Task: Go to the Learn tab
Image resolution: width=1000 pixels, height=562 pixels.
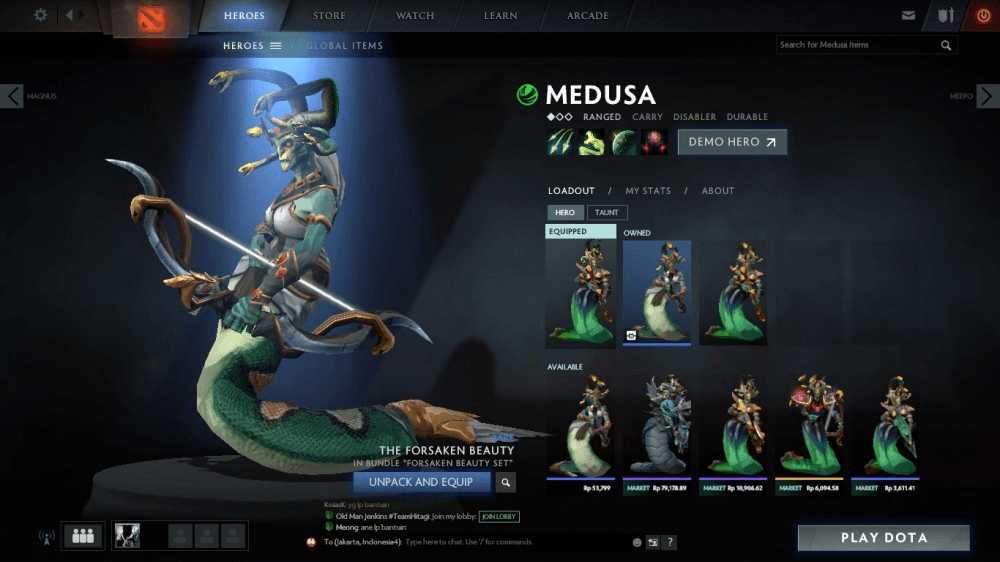Action: tap(501, 16)
